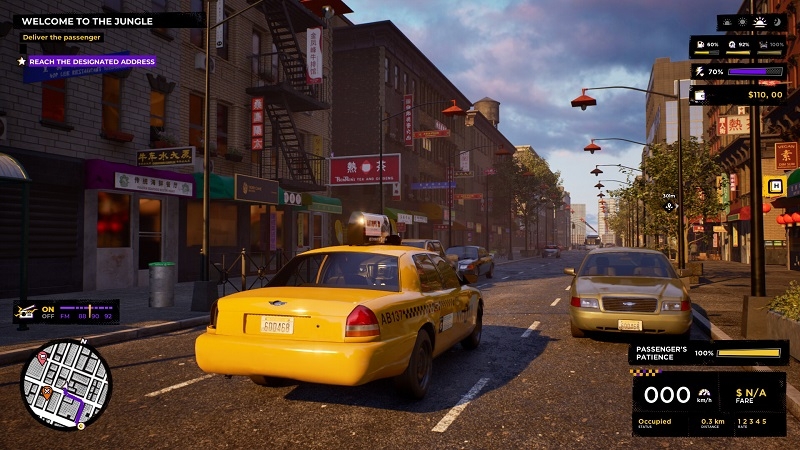The height and width of the screenshot is (450, 800).
Task: Click the anchor distance waypoint marker
Action: [669, 207]
